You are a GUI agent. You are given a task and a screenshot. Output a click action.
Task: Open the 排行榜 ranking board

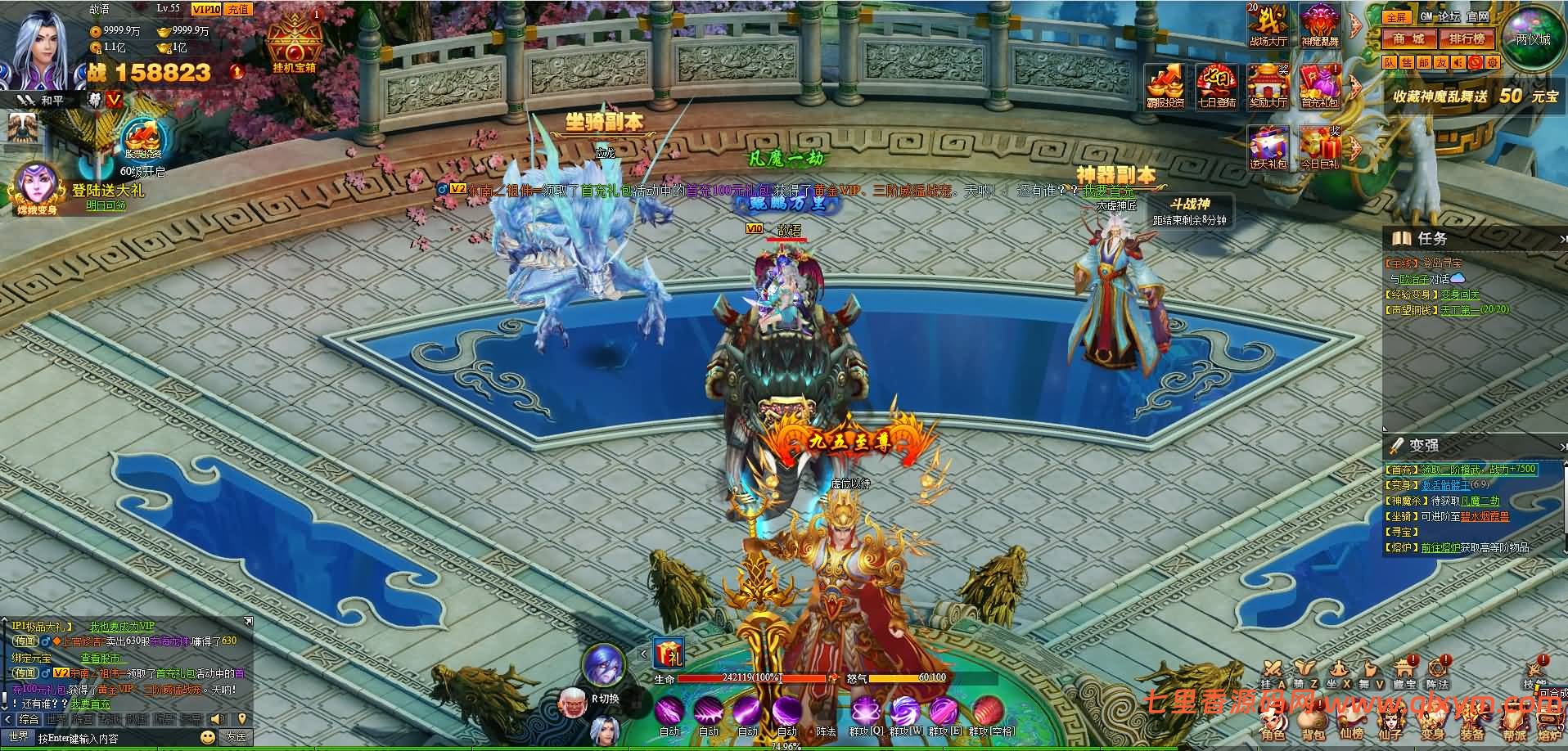[x=1467, y=38]
